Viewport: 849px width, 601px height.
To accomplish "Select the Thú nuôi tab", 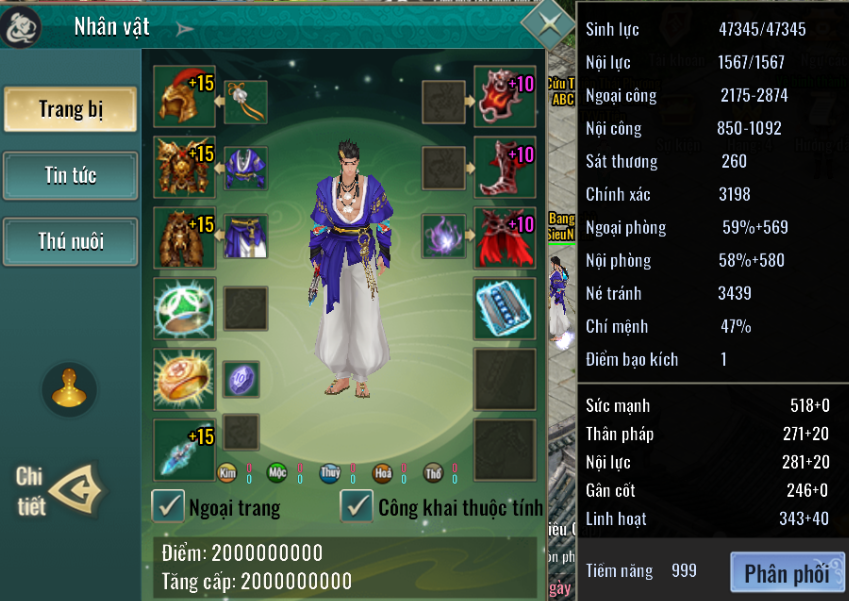I will tap(70, 241).
